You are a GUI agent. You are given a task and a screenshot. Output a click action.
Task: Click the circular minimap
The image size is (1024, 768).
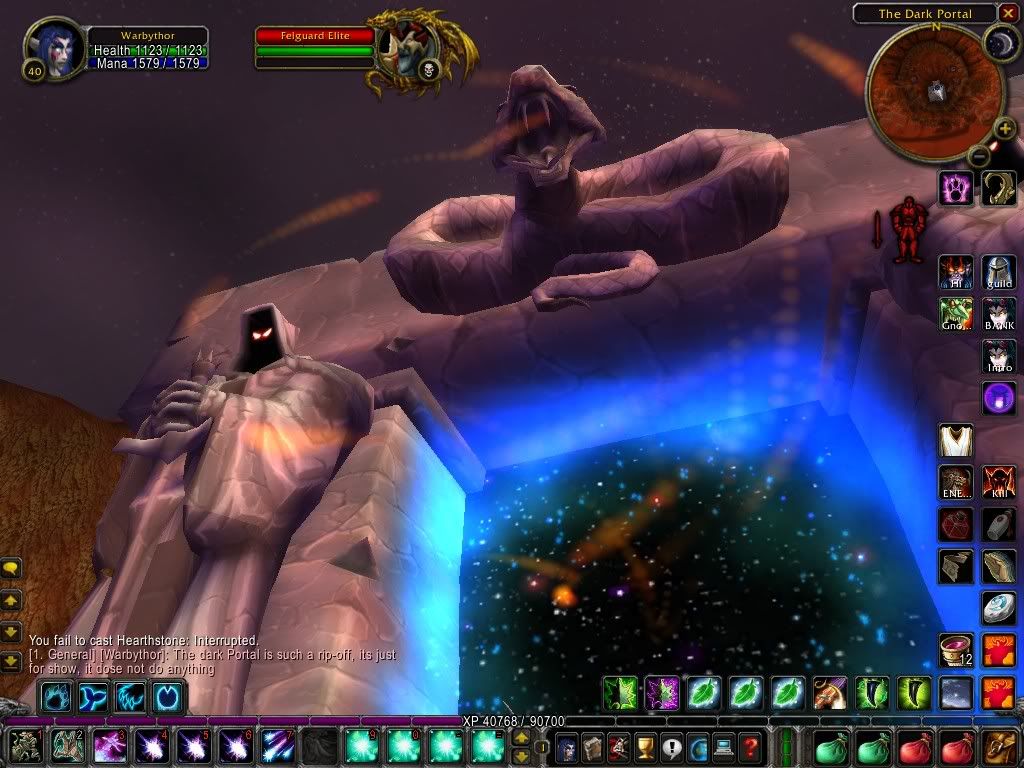(936, 90)
